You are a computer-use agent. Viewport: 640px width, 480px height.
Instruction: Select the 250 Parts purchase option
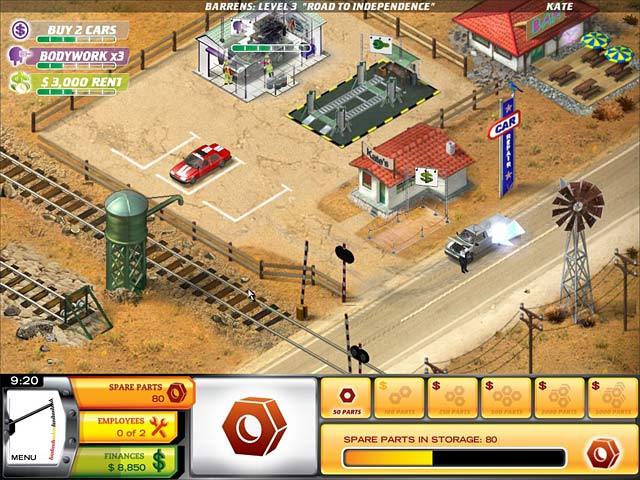(451, 398)
